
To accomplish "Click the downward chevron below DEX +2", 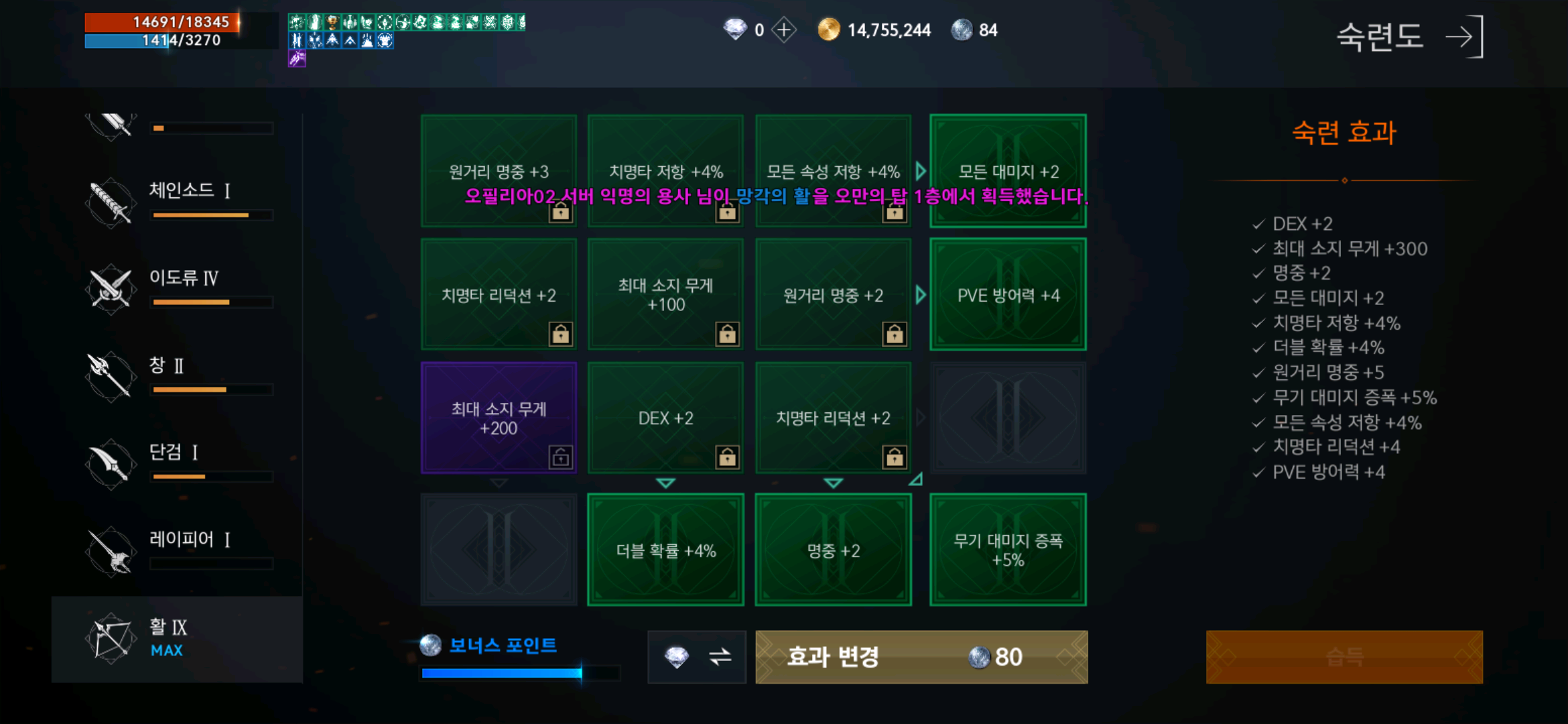I will [x=665, y=482].
